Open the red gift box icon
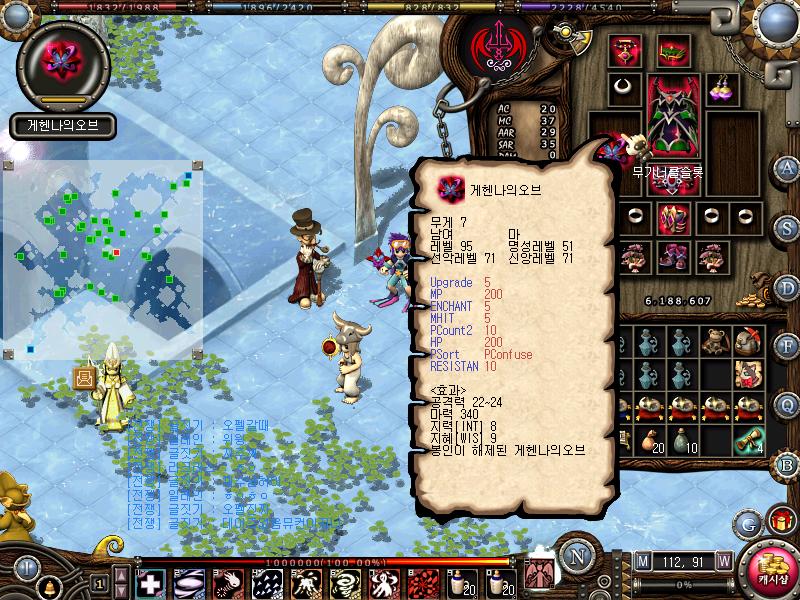The image size is (800, 600). [x=780, y=521]
